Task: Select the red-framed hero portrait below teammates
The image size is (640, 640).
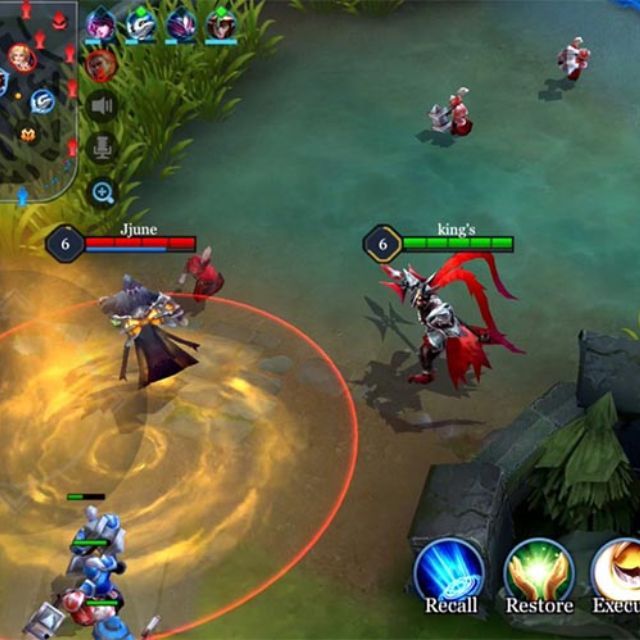Action: 100,66
